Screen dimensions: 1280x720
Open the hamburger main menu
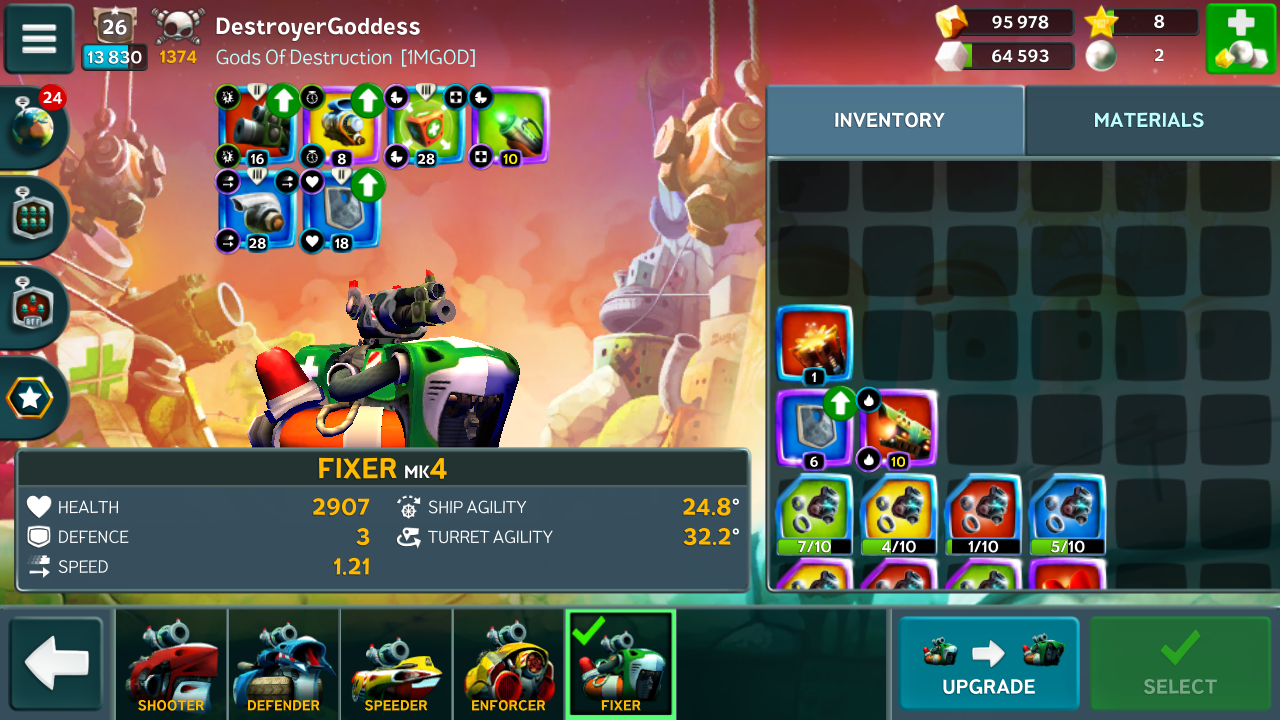coord(39,38)
